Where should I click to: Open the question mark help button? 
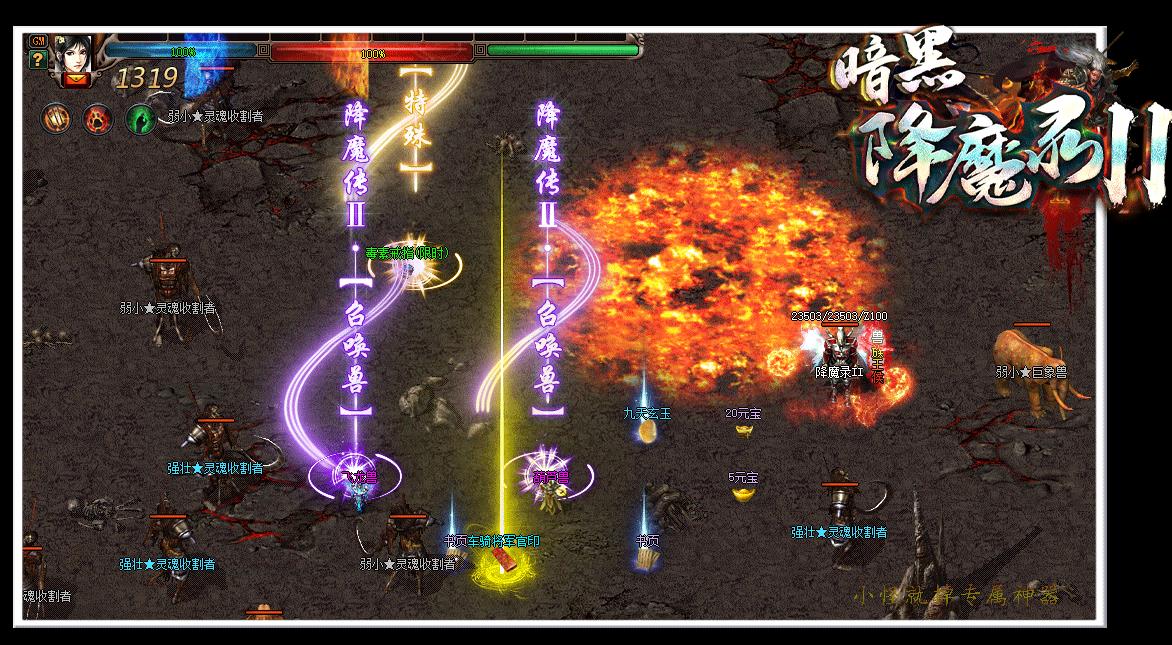tap(39, 59)
